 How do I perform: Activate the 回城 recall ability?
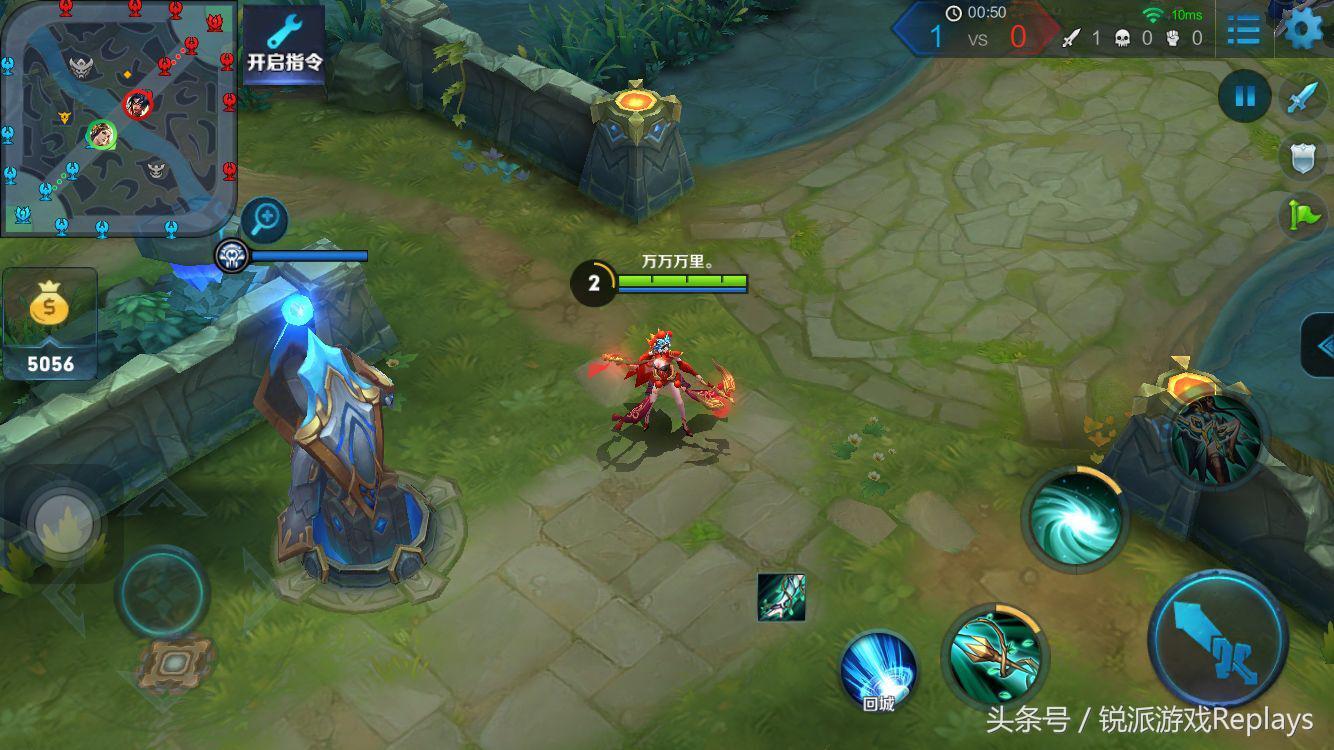[879, 672]
